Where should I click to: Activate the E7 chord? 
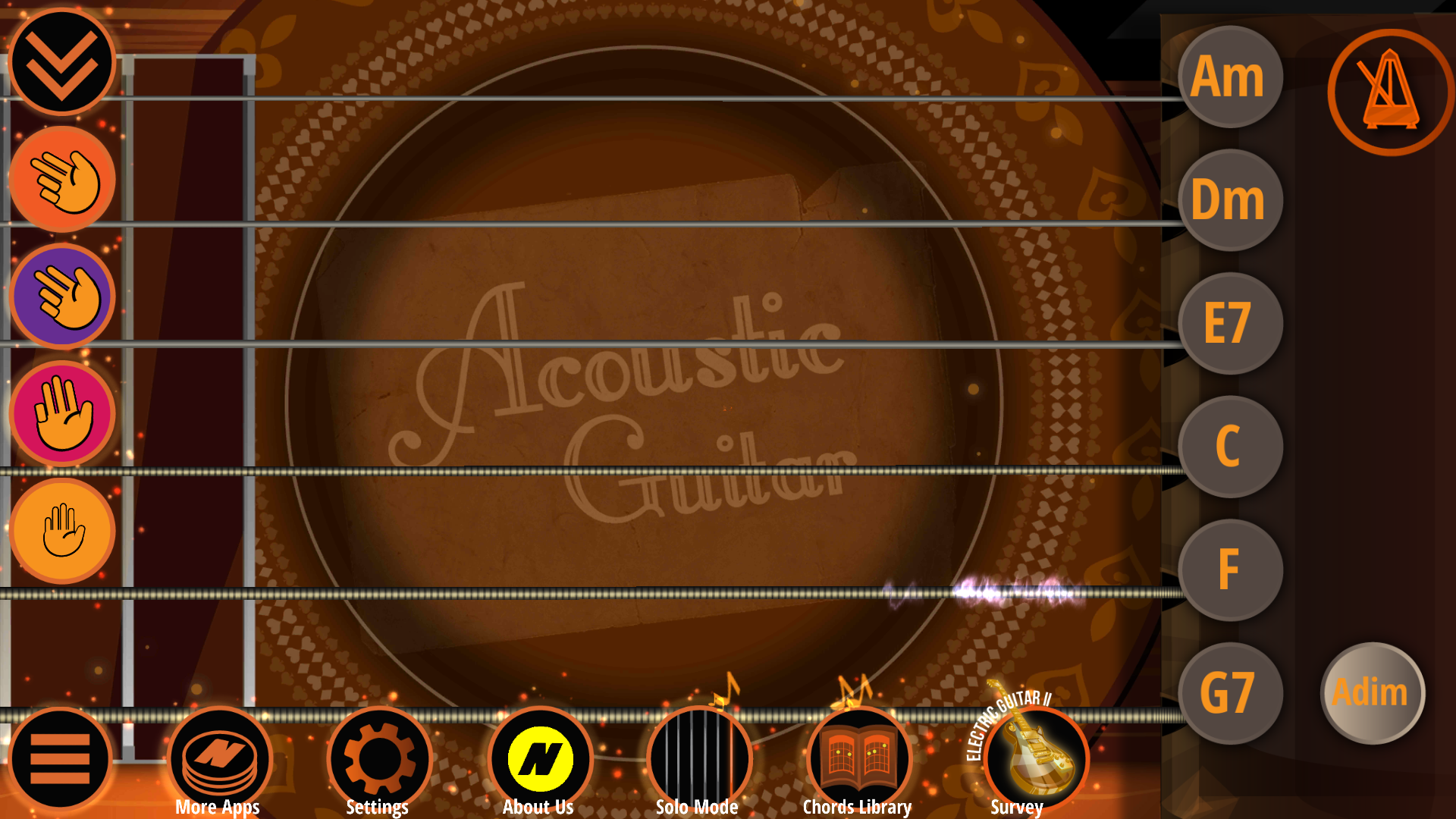[1228, 324]
